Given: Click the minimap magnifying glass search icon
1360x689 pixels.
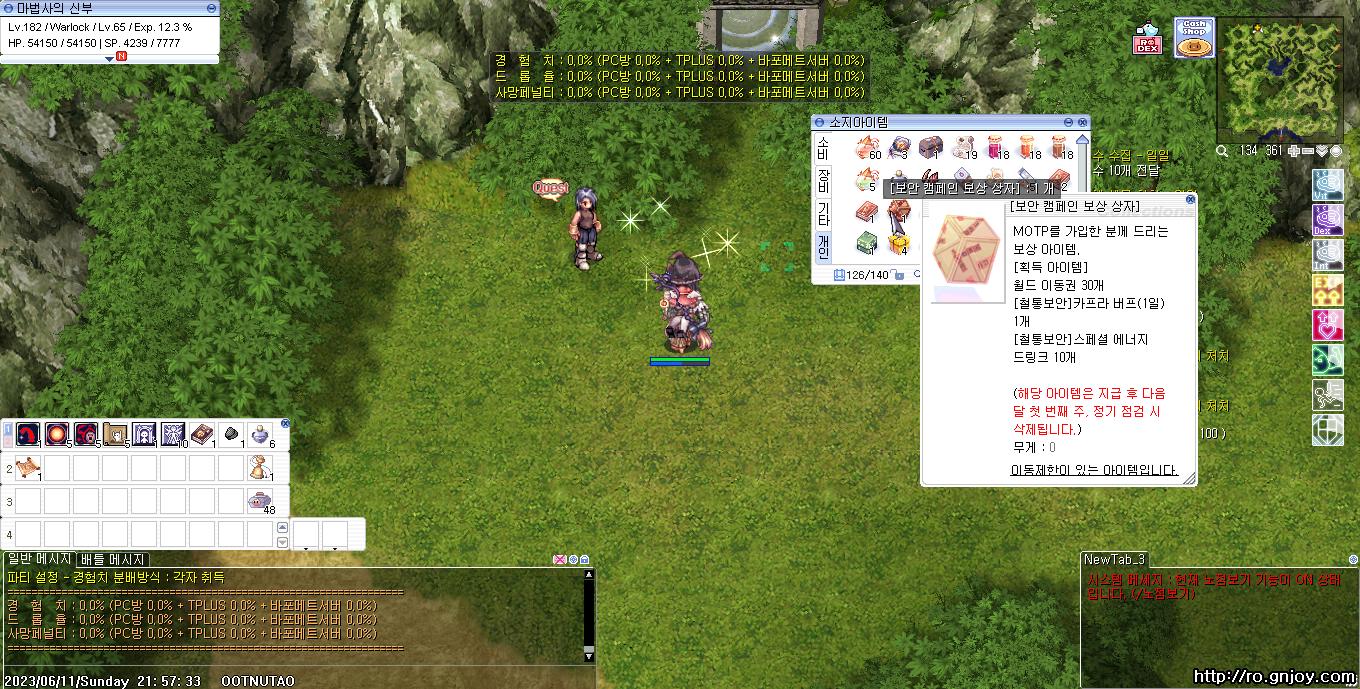Looking at the screenshot, I should [1222, 151].
